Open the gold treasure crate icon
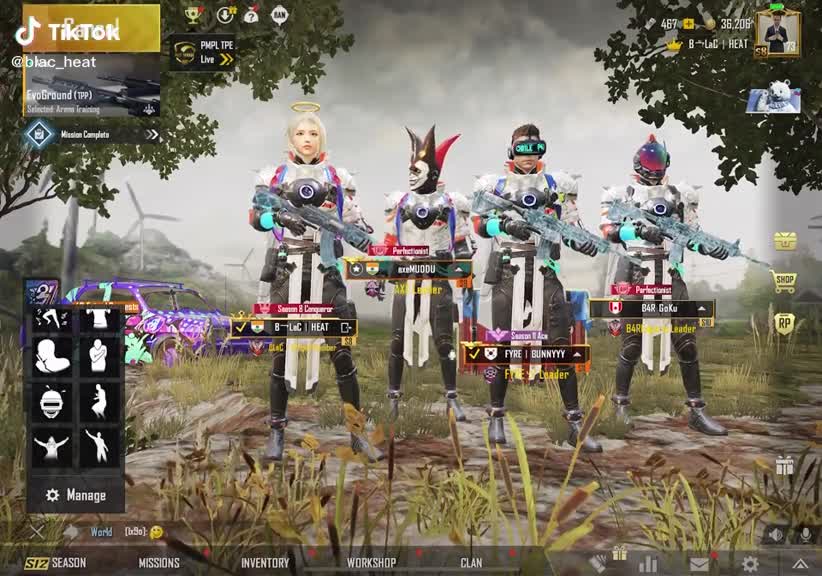 click(785, 241)
